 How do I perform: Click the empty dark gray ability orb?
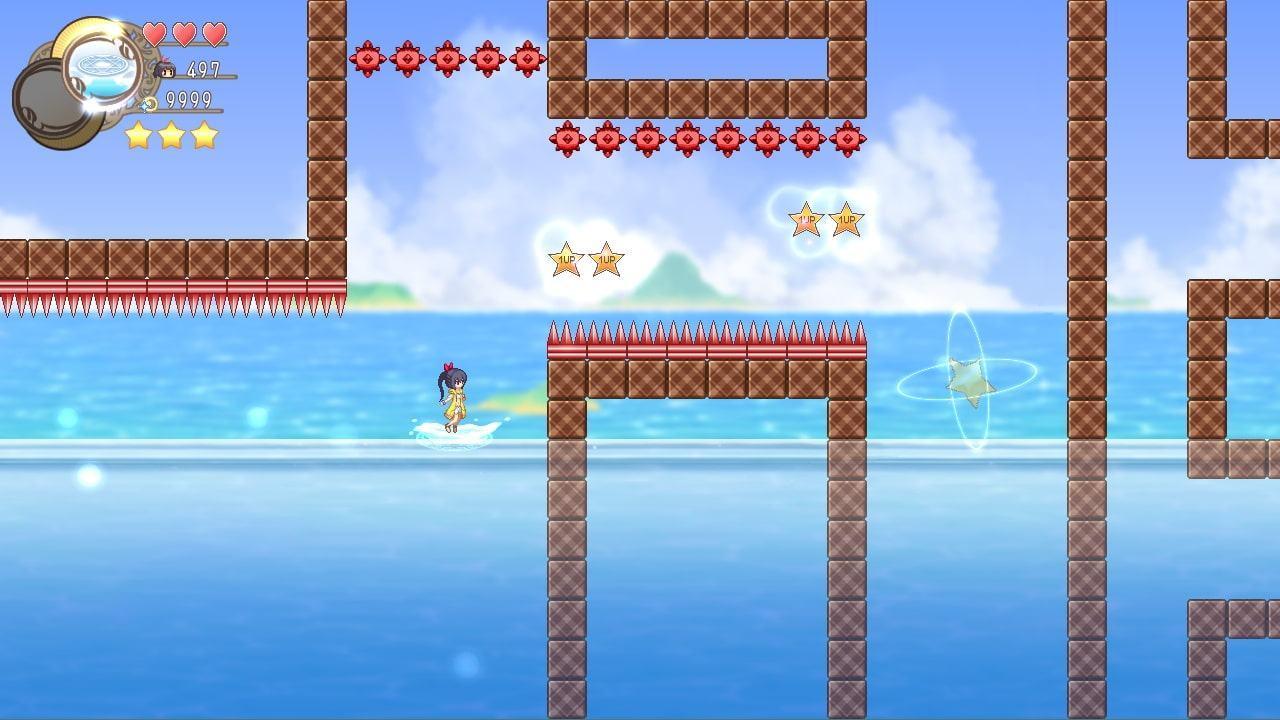point(48,103)
